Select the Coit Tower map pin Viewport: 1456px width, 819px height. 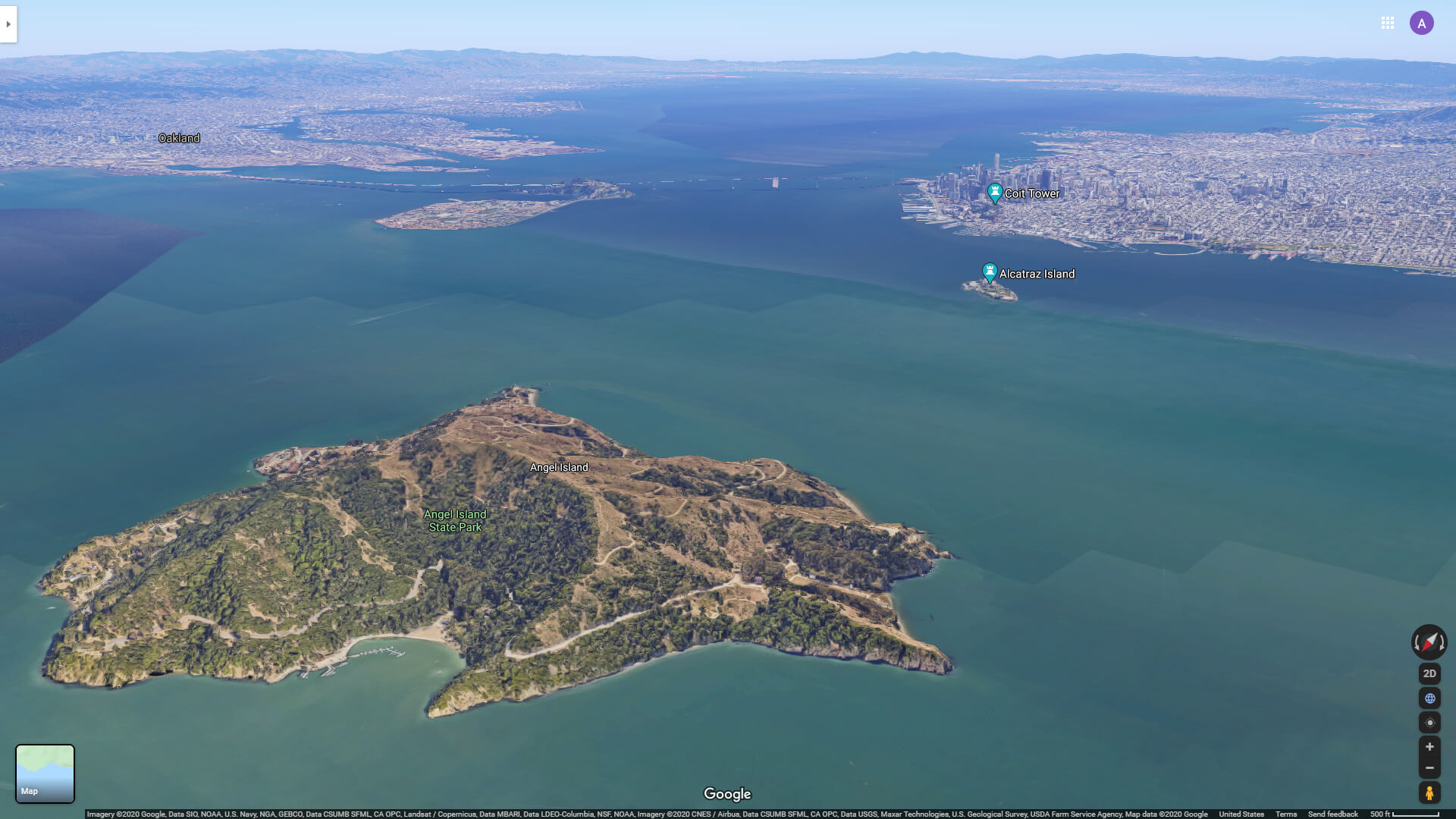click(x=993, y=193)
